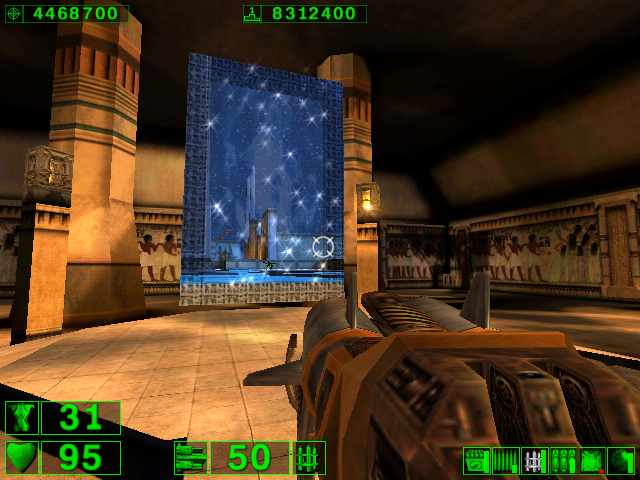Click the podium high score icon

(x=252, y=14)
